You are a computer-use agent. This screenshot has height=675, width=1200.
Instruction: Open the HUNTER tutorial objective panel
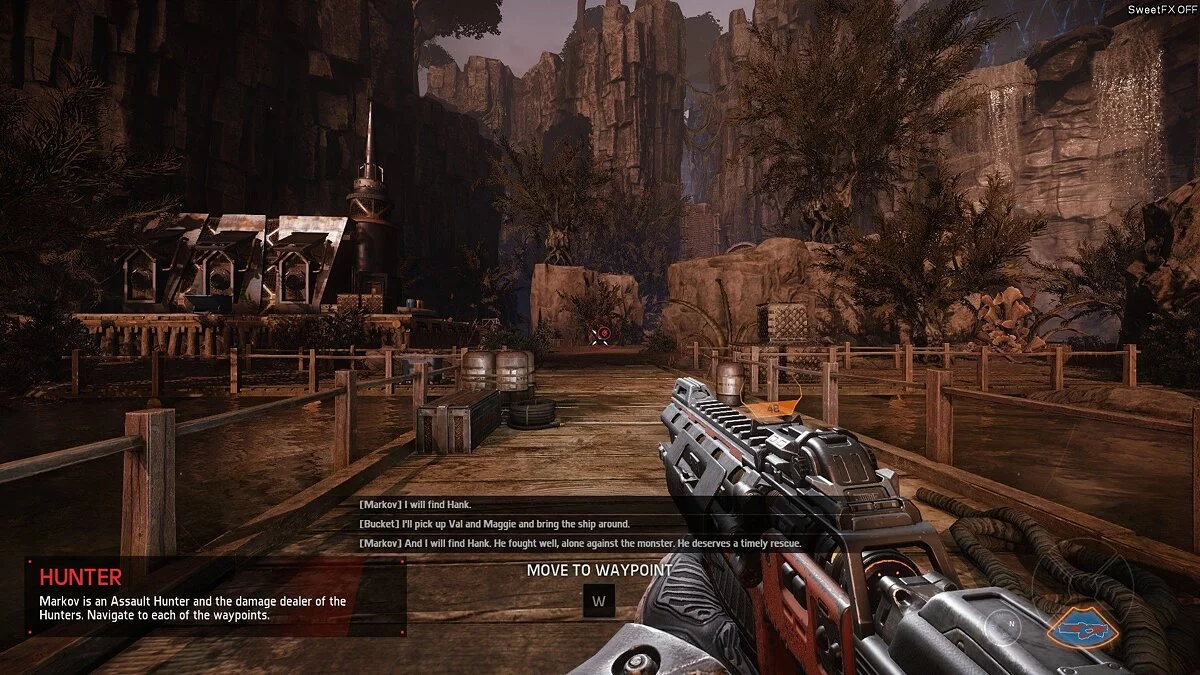tap(215, 596)
